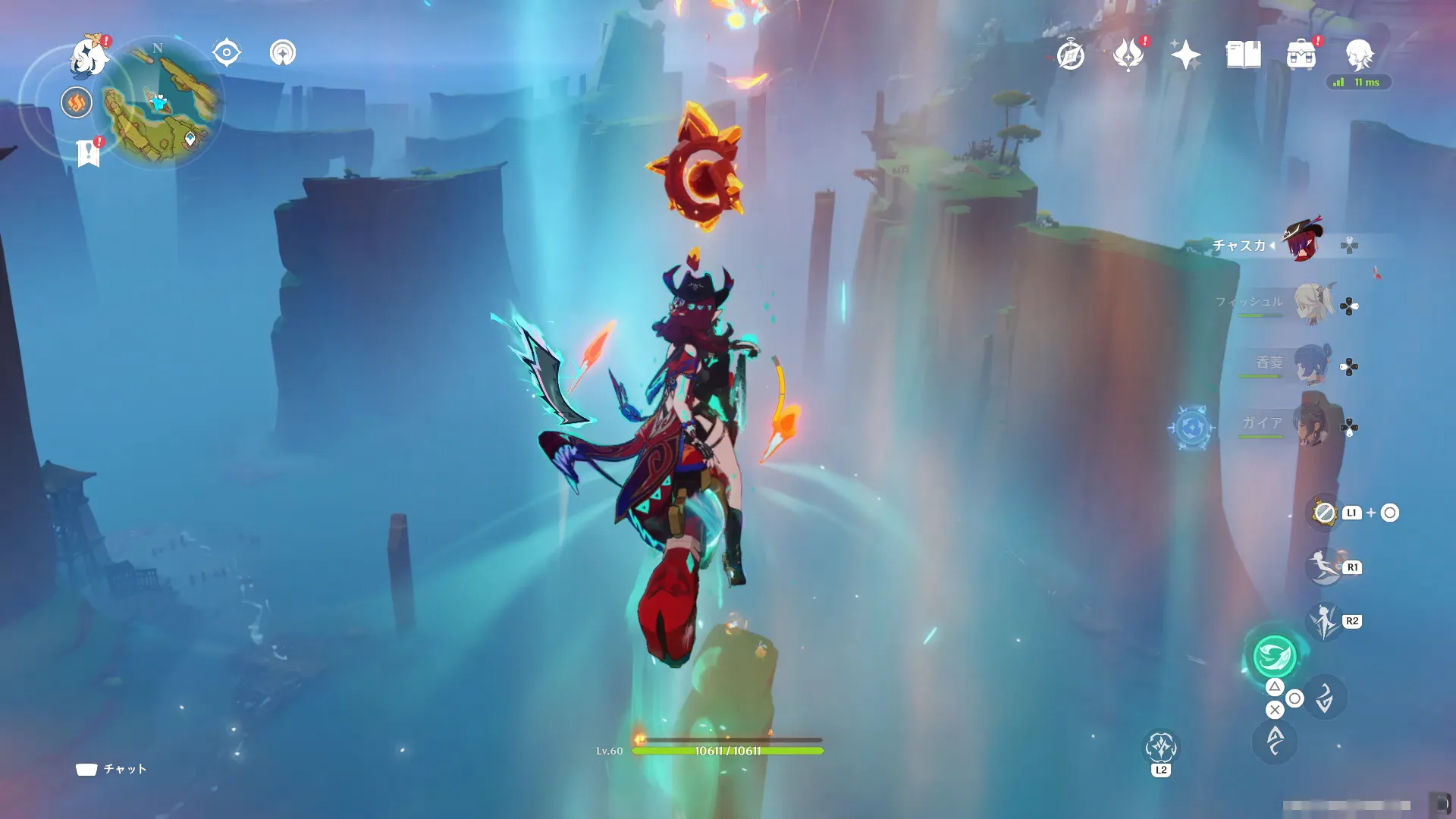Open the chat box labeled チャット
The height and width of the screenshot is (819, 1456).
coord(111,769)
